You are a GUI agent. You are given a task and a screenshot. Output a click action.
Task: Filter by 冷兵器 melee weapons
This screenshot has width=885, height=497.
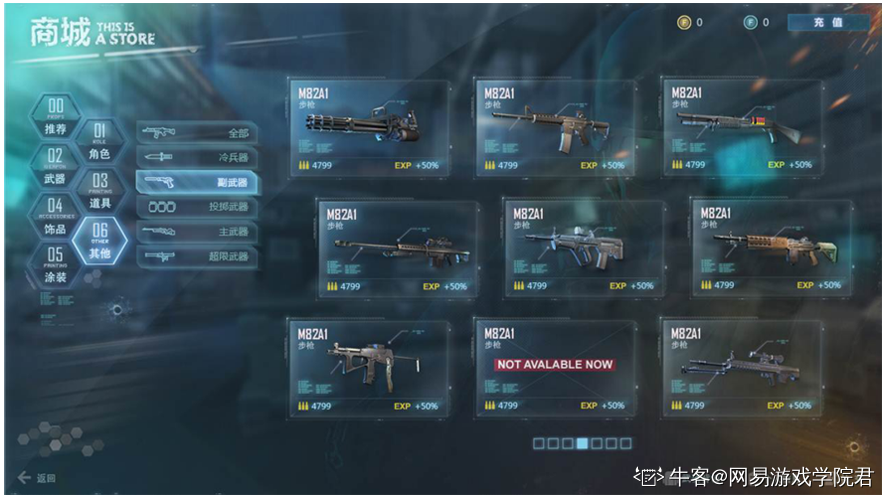pyautogui.click(x=196, y=158)
